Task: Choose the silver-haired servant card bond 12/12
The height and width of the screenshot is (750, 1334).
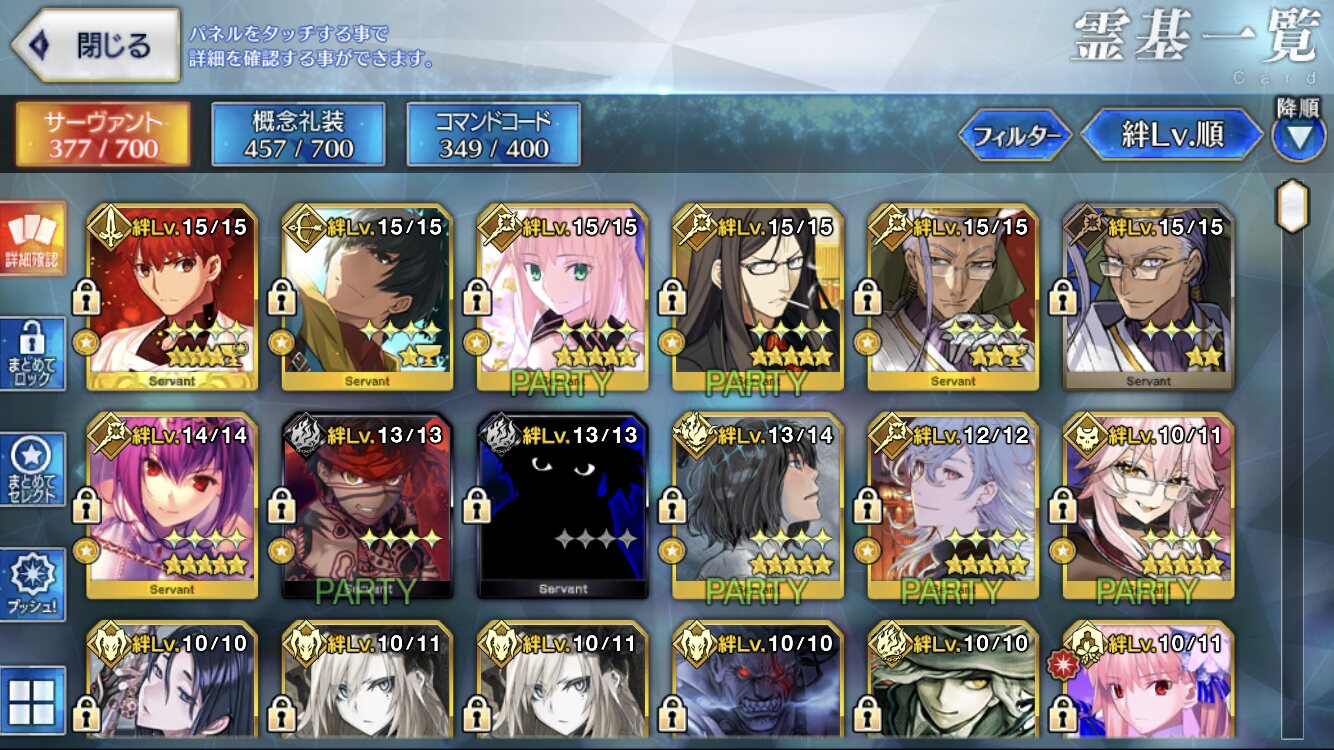Action: [x=953, y=506]
